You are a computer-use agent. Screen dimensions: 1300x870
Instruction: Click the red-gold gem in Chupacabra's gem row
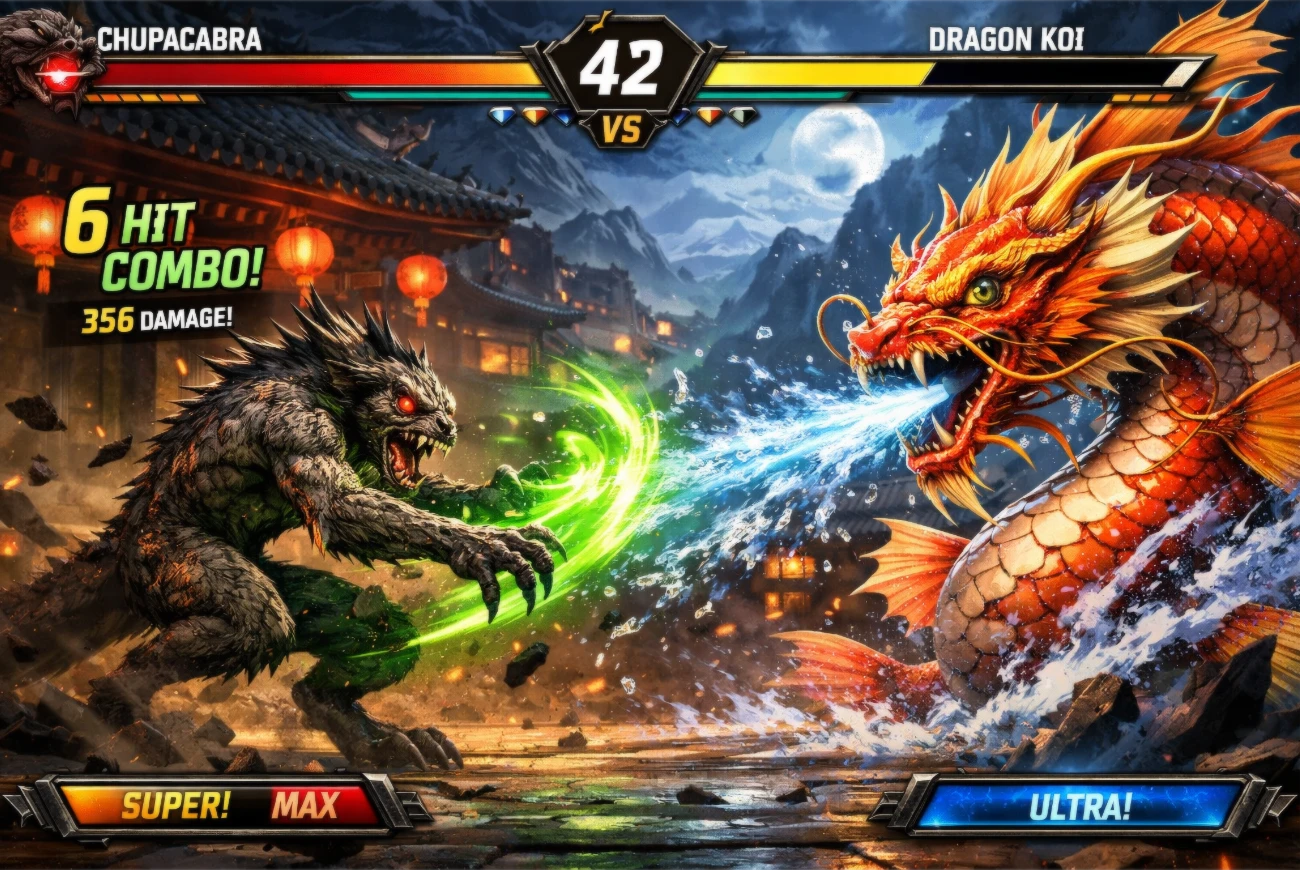(534, 115)
